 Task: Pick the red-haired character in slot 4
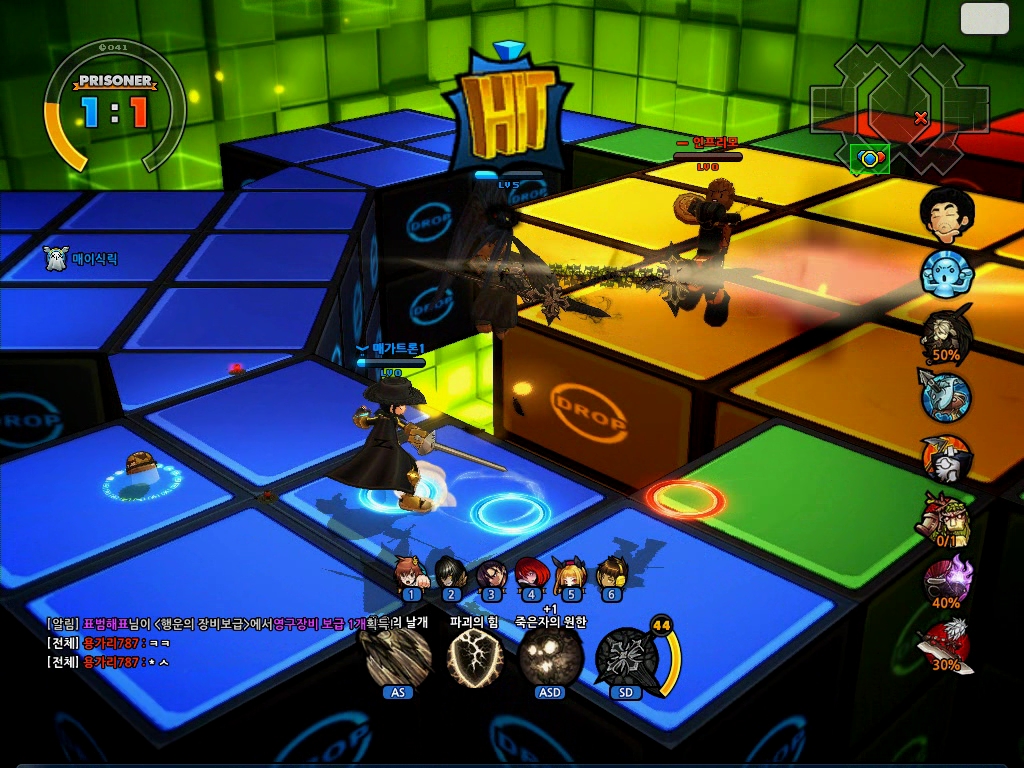(x=531, y=574)
